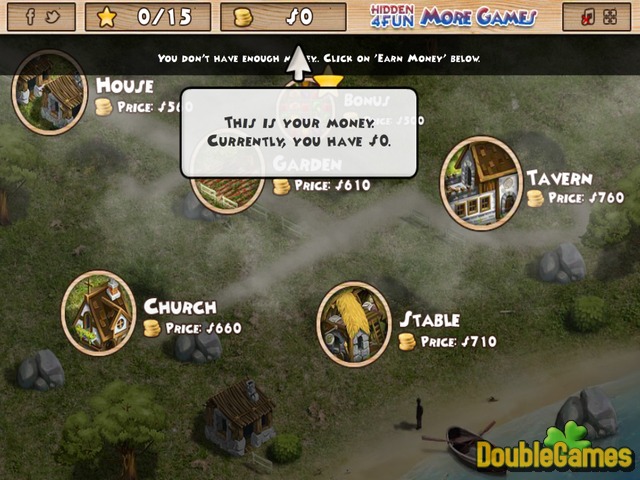Pick the Stable building icon
This screenshot has width=640, height=480.
click(x=354, y=323)
